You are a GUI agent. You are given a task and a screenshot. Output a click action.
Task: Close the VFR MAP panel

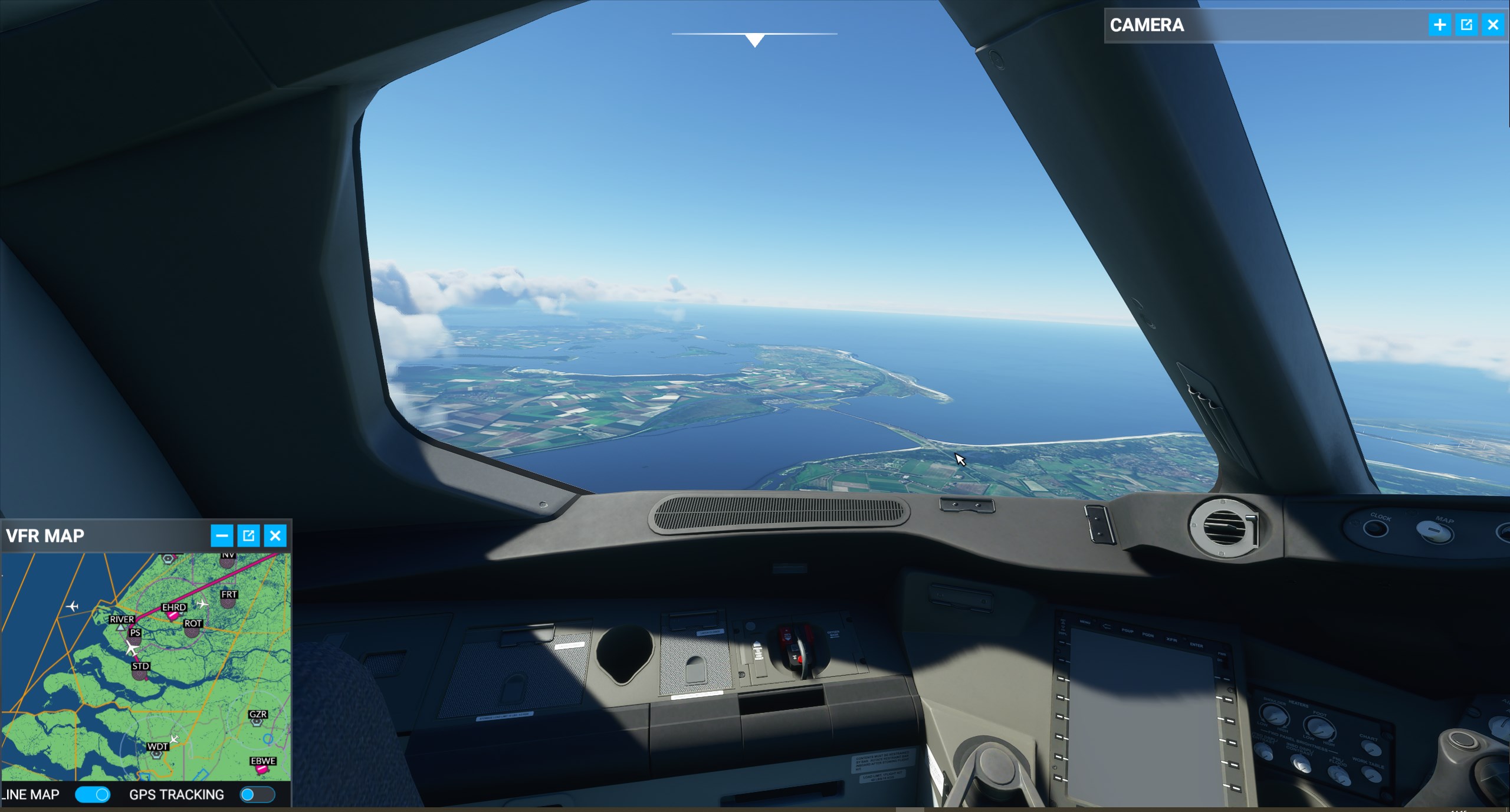[275, 535]
